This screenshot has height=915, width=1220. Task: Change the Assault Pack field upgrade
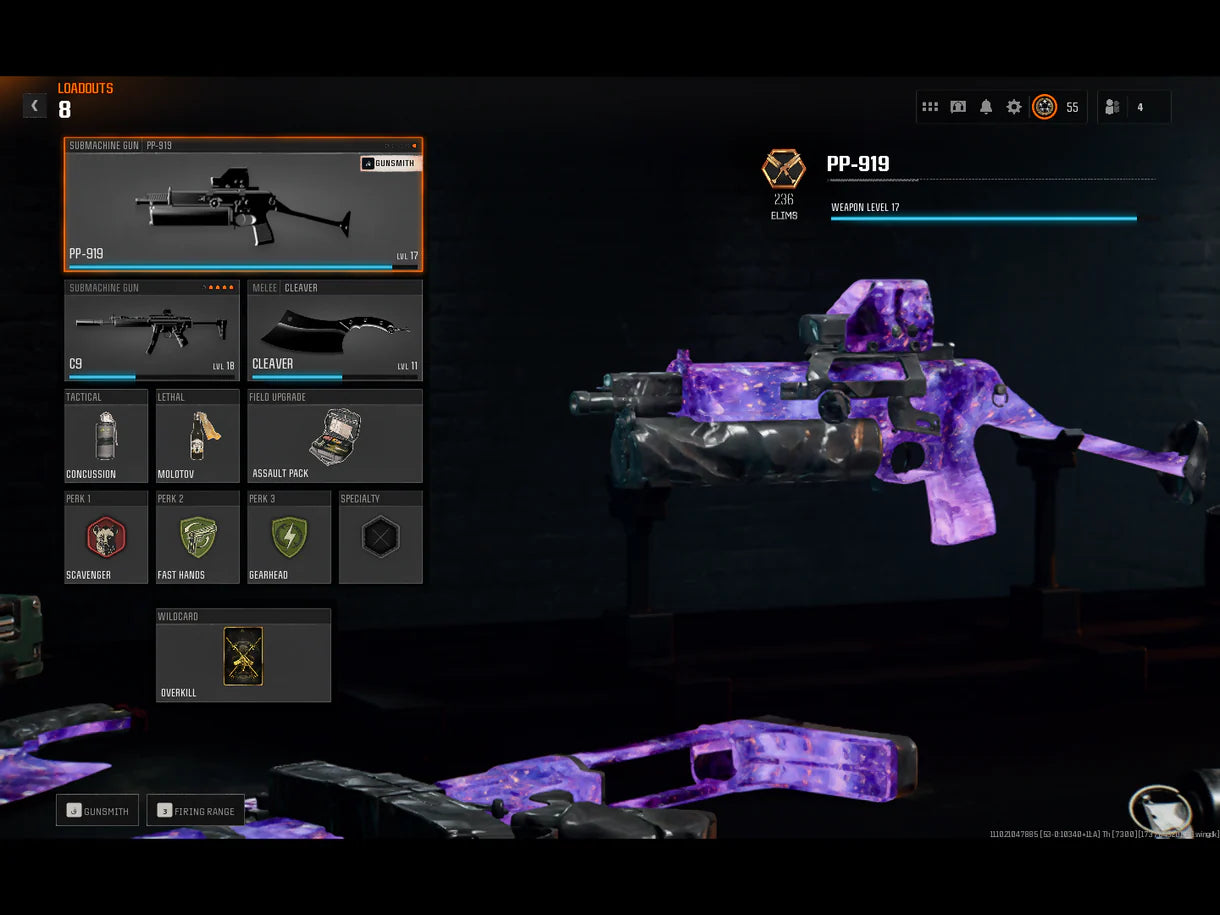[x=335, y=436]
